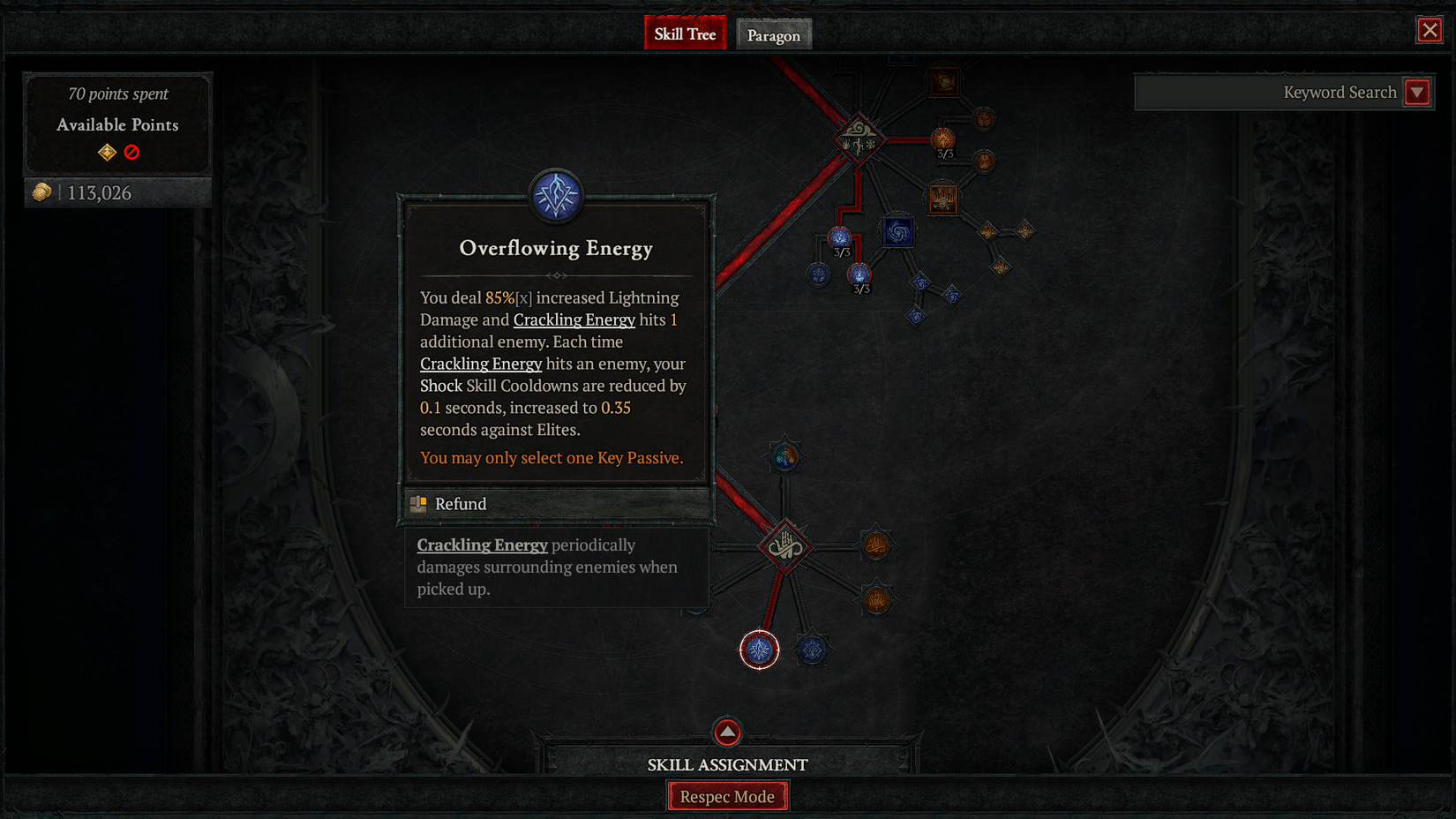Viewport: 1456px width, 819px height.
Task: Click the Combustion key passive node
Action: click(x=877, y=545)
